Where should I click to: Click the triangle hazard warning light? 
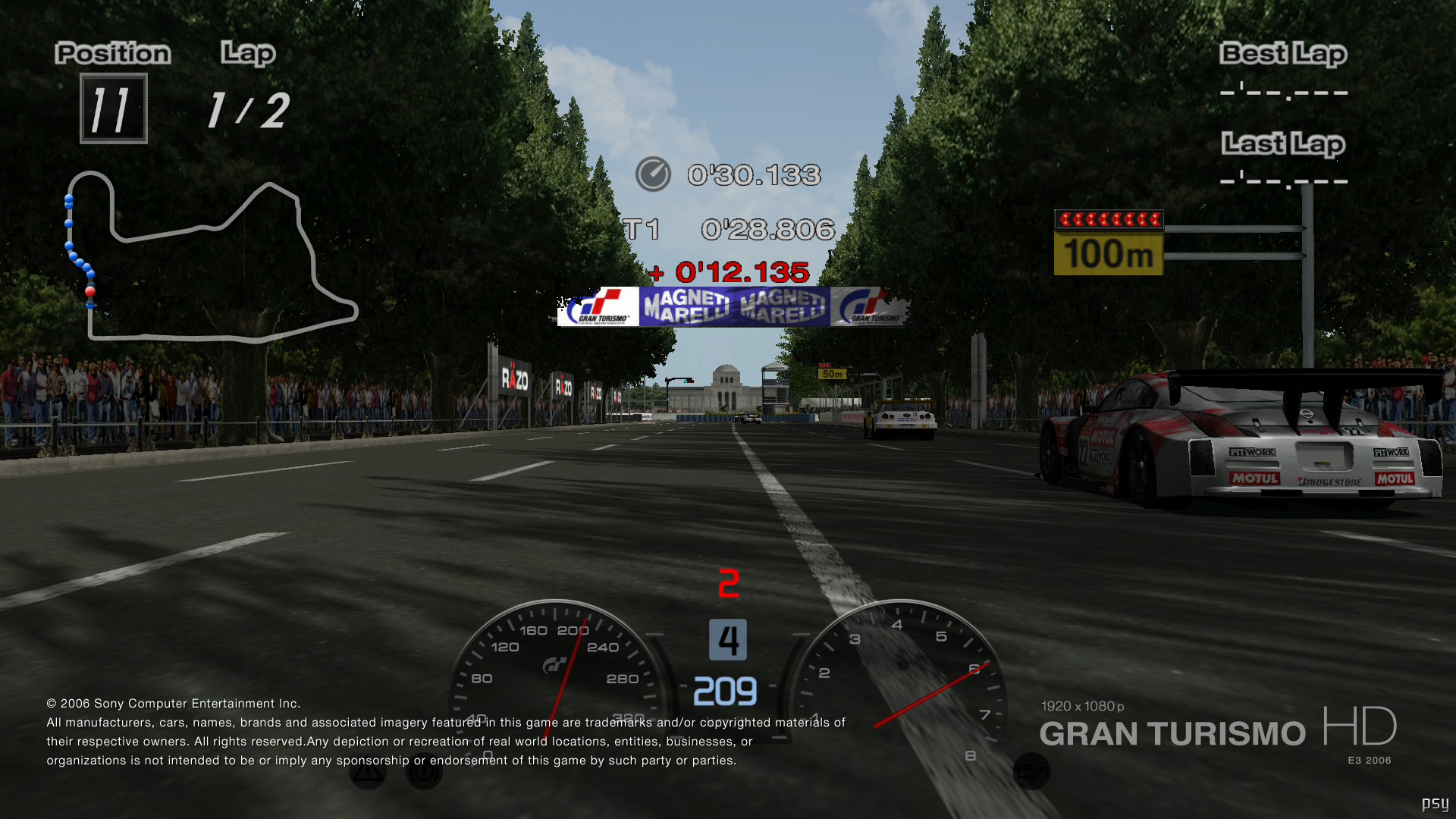click(368, 772)
